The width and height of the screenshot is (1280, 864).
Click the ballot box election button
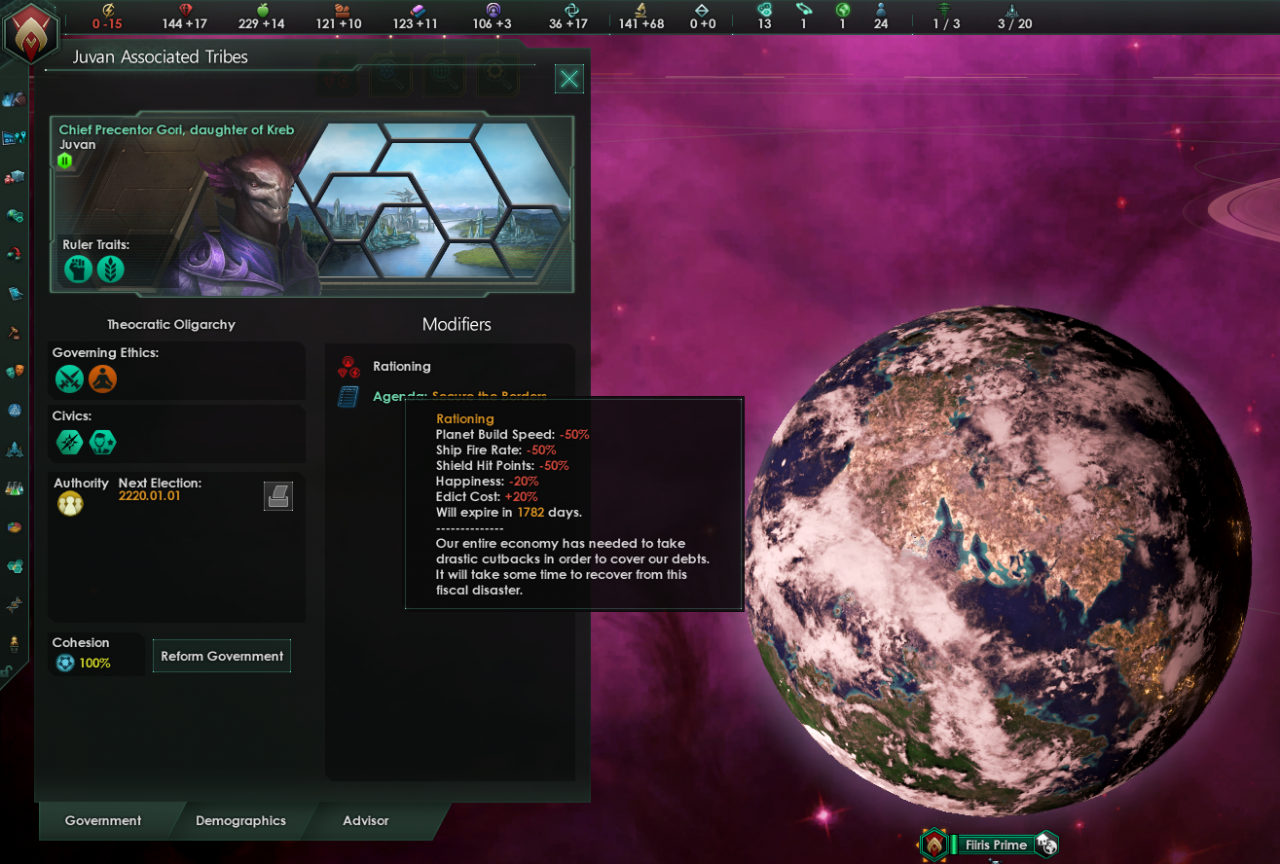[278, 496]
